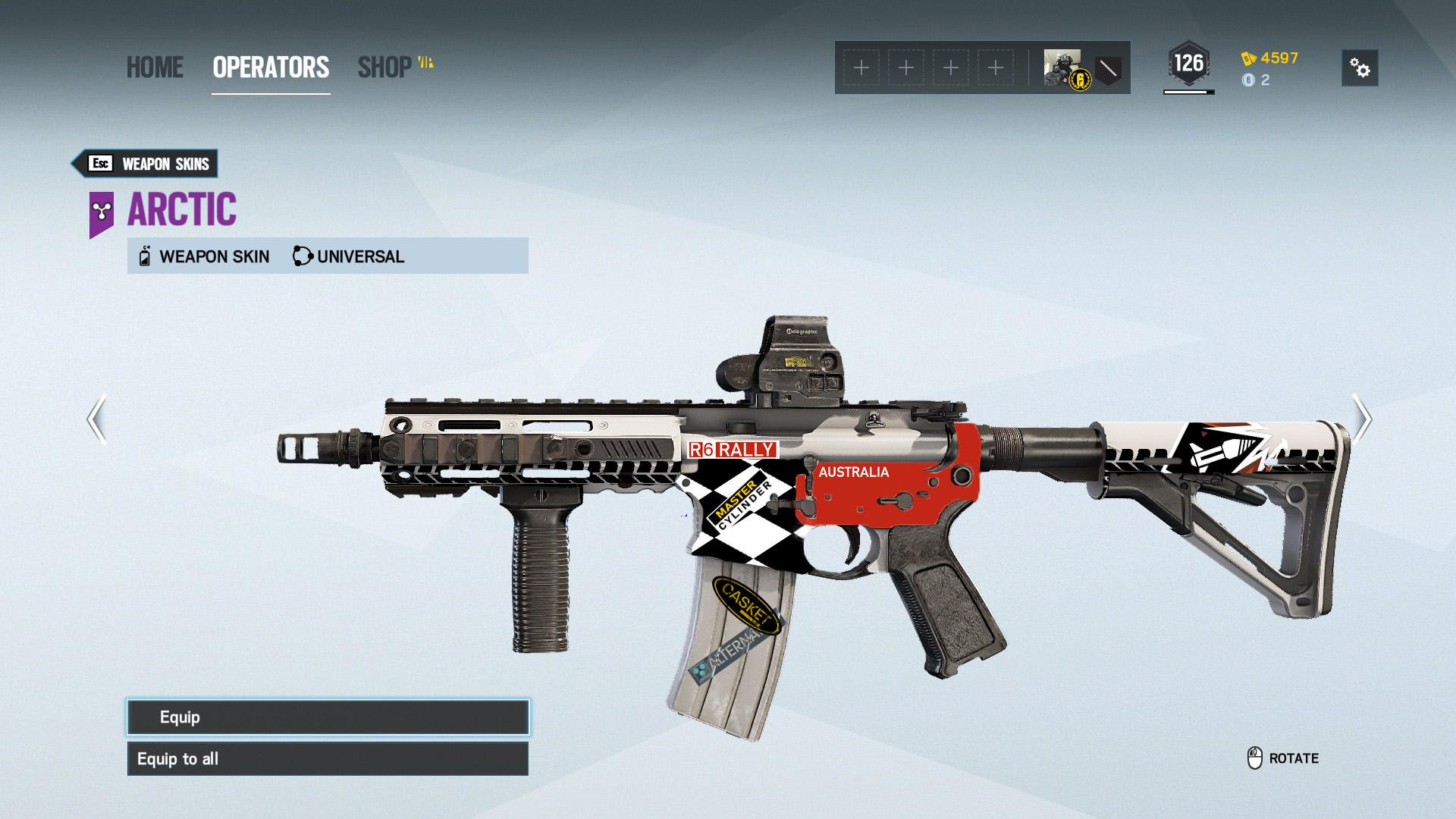Image resolution: width=1456 pixels, height=819 pixels.
Task: Open the gear settings menu
Action: click(x=1360, y=68)
